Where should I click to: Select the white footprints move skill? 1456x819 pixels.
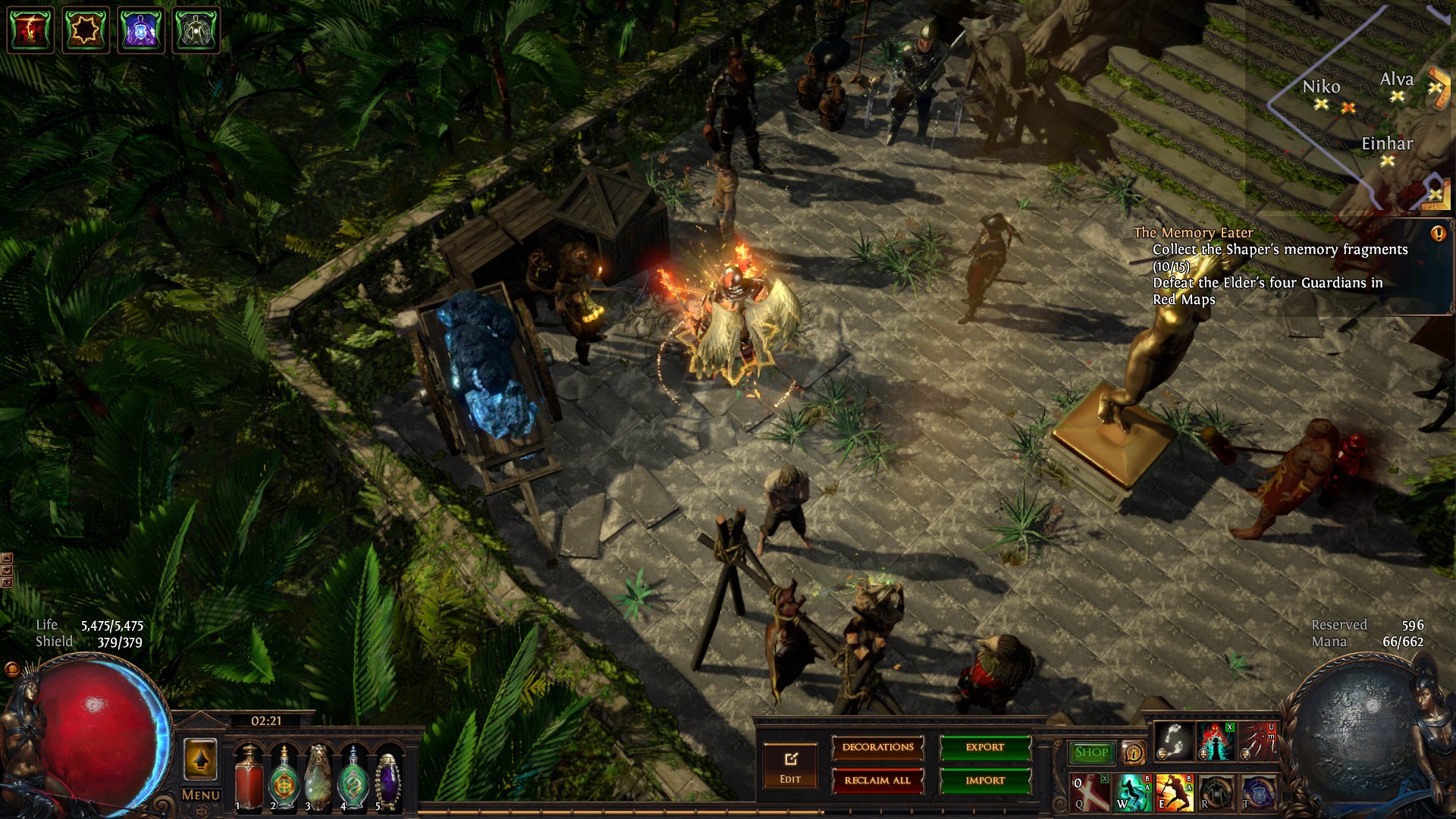click(x=1174, y=740)
